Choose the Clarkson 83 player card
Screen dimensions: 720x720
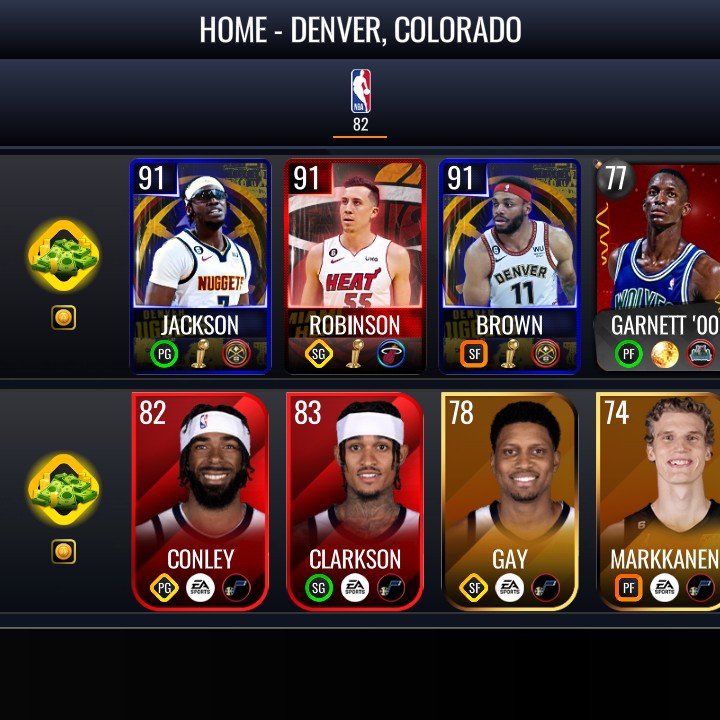coord(355,500)
